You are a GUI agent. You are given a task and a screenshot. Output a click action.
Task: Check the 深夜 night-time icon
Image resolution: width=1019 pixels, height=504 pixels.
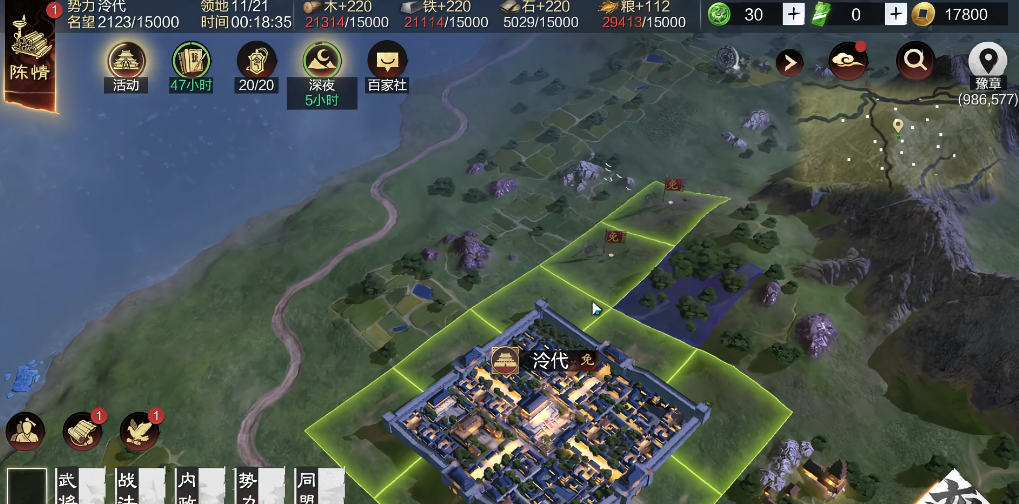(x=323, y=61)
